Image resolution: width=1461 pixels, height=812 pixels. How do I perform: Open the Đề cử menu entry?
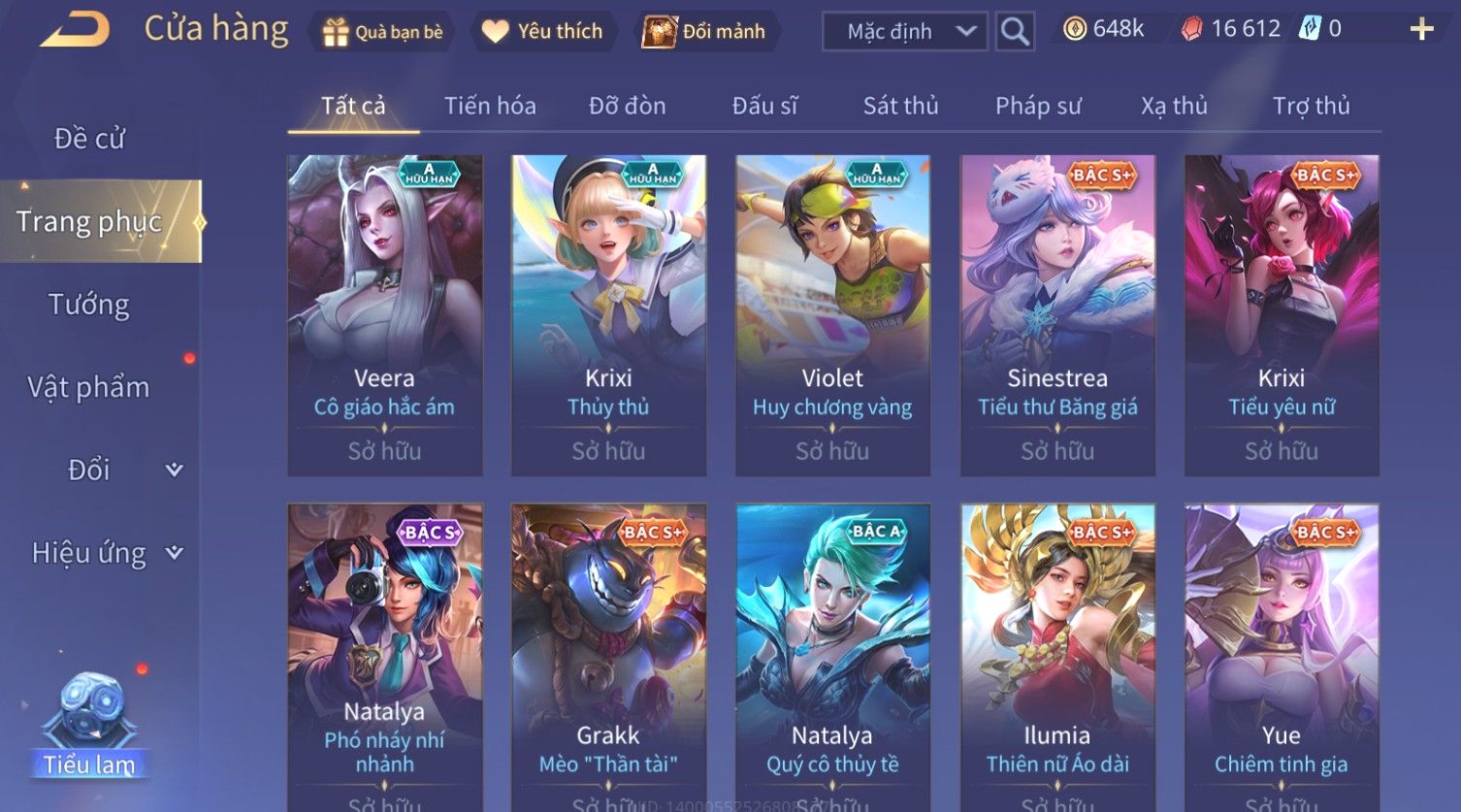pyautogui.click(x=89, y=139)
